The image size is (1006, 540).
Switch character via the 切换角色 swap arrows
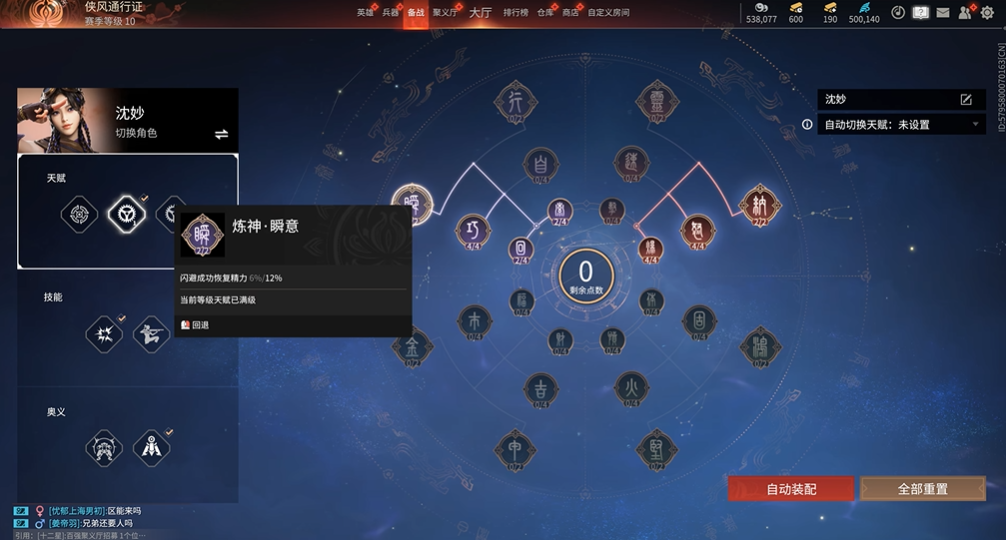point(221,134)
